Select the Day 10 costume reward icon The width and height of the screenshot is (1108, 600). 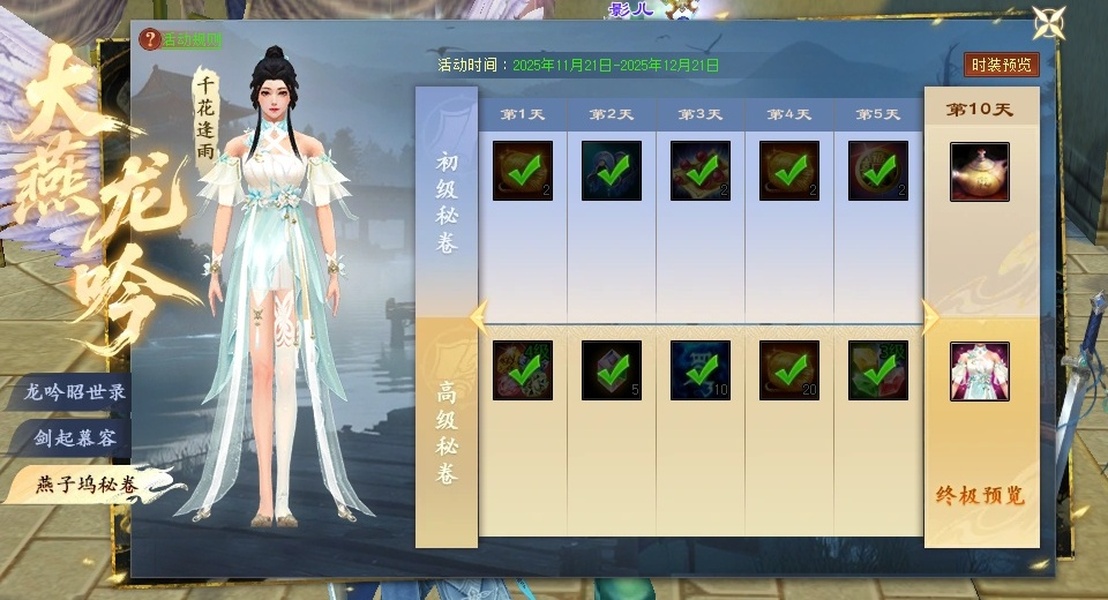tap(979, 371)
